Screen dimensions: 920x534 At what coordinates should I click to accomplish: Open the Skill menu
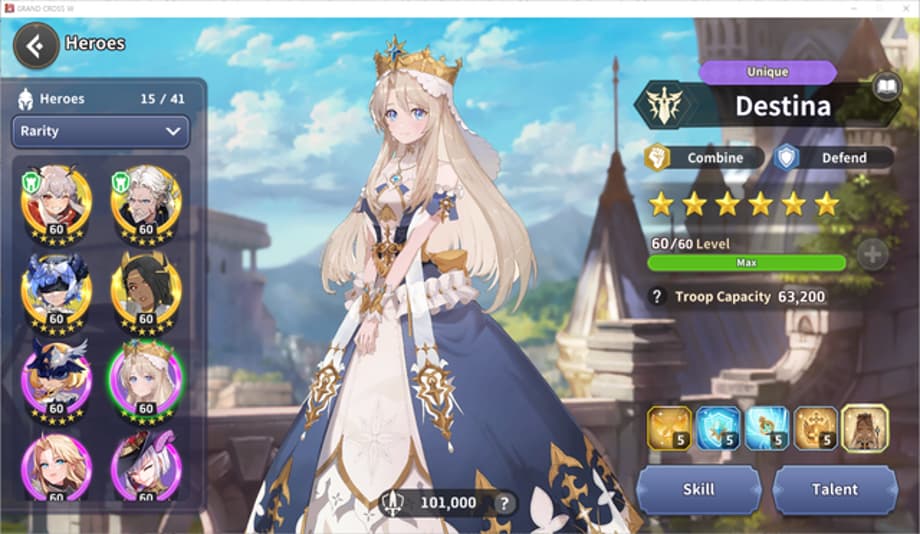pos(699,489)
